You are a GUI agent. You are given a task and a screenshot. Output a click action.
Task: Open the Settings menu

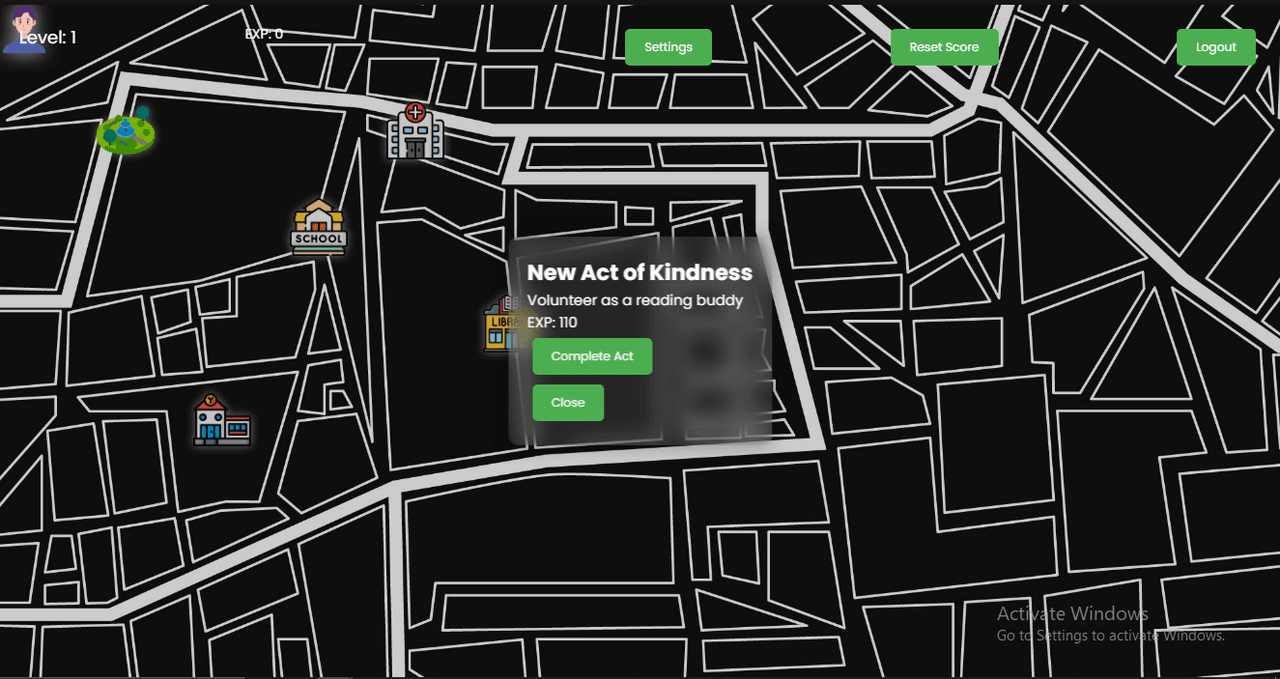click(668, 47)
